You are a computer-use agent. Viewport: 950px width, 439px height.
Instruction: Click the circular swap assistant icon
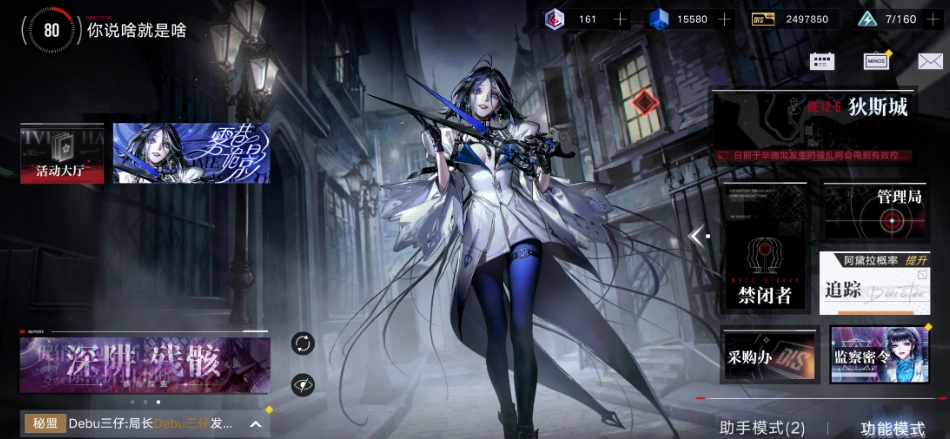303,344
